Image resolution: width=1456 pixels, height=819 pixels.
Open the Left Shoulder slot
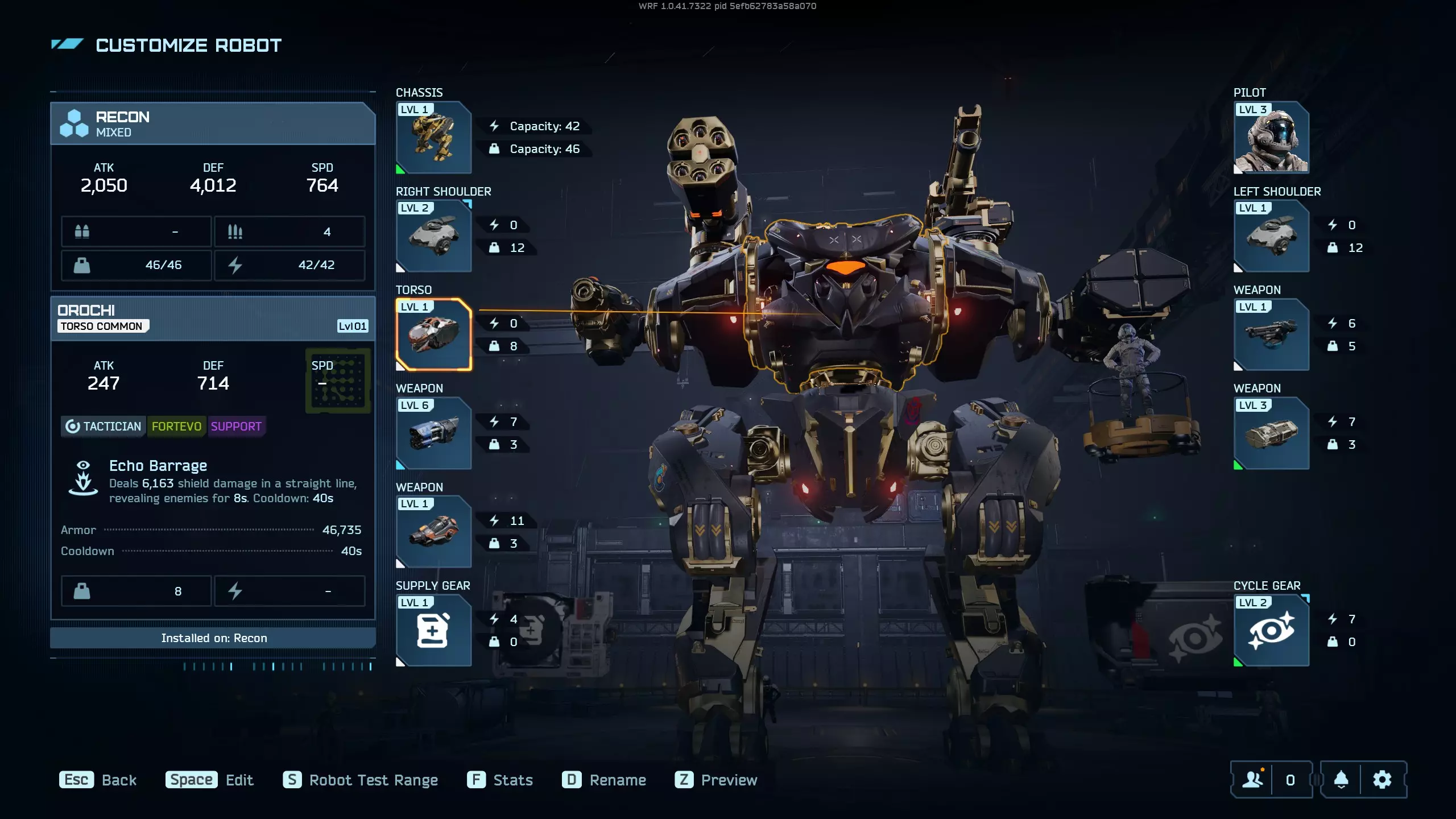pos(1271,236)
